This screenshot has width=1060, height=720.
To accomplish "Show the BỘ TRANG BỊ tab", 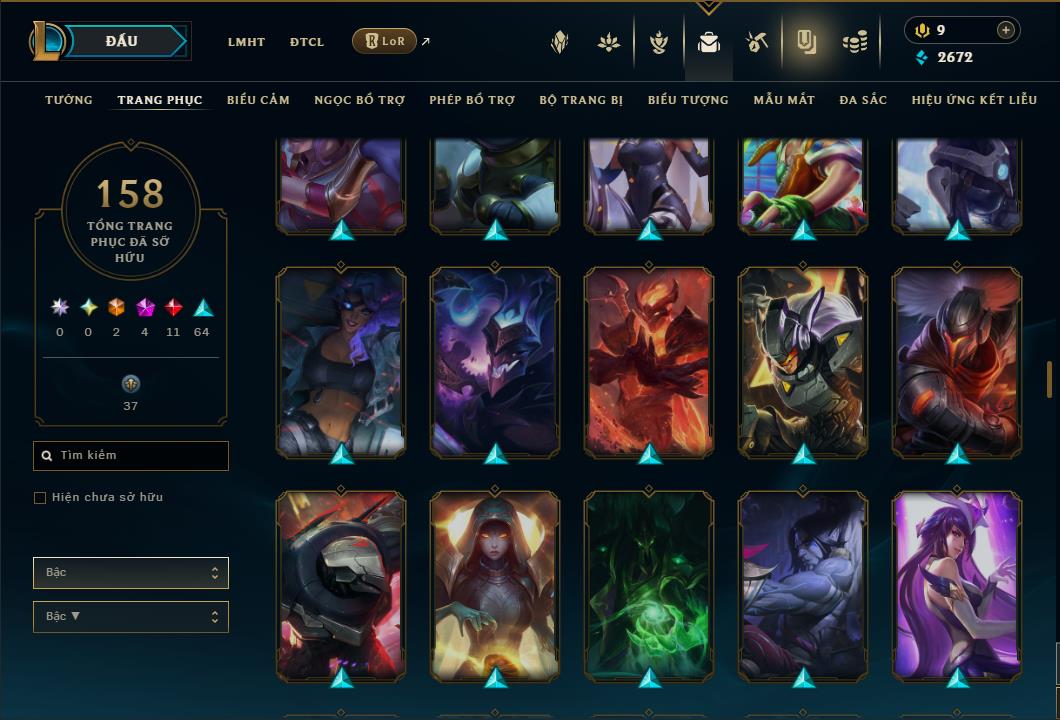I will pyautogui.click(x=581, y=100).
